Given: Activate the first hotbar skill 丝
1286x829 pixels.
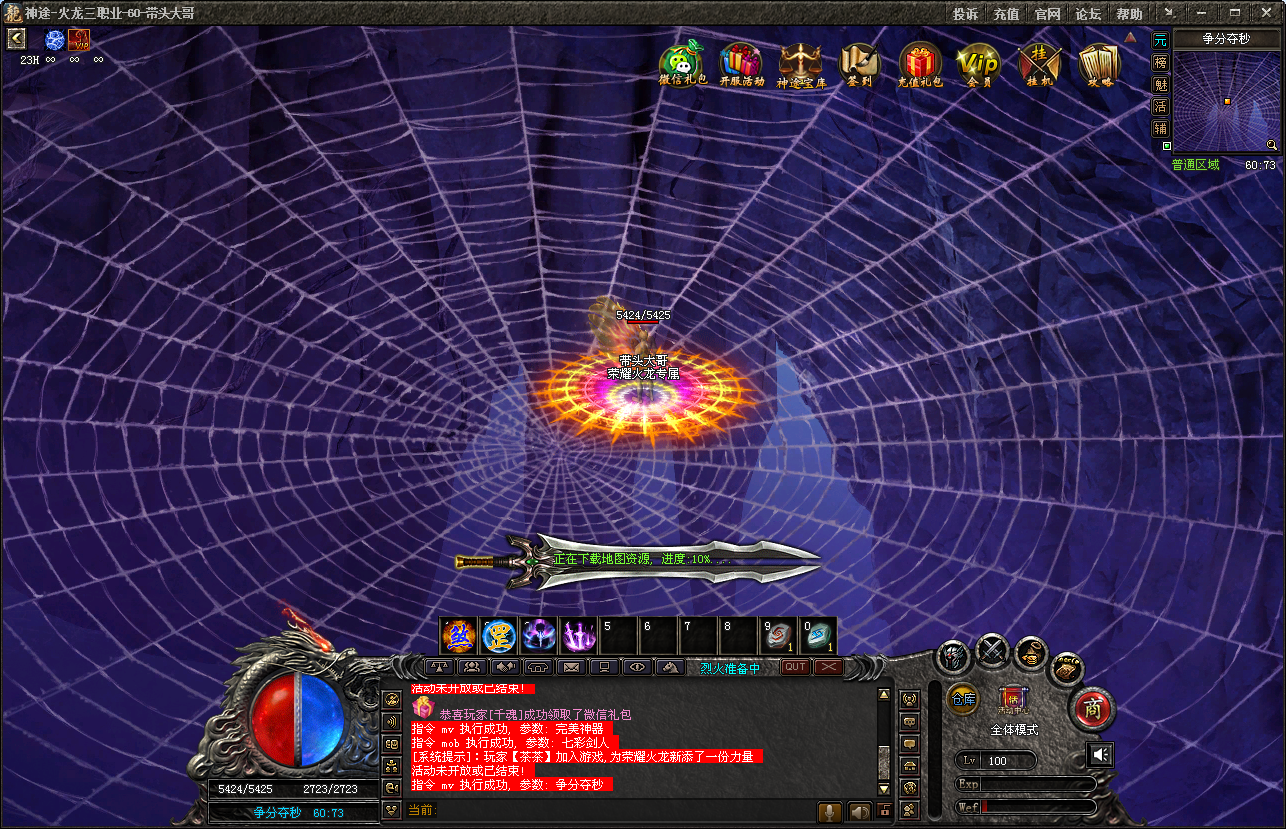Looking at the screenshot, I should coord(458,636).
